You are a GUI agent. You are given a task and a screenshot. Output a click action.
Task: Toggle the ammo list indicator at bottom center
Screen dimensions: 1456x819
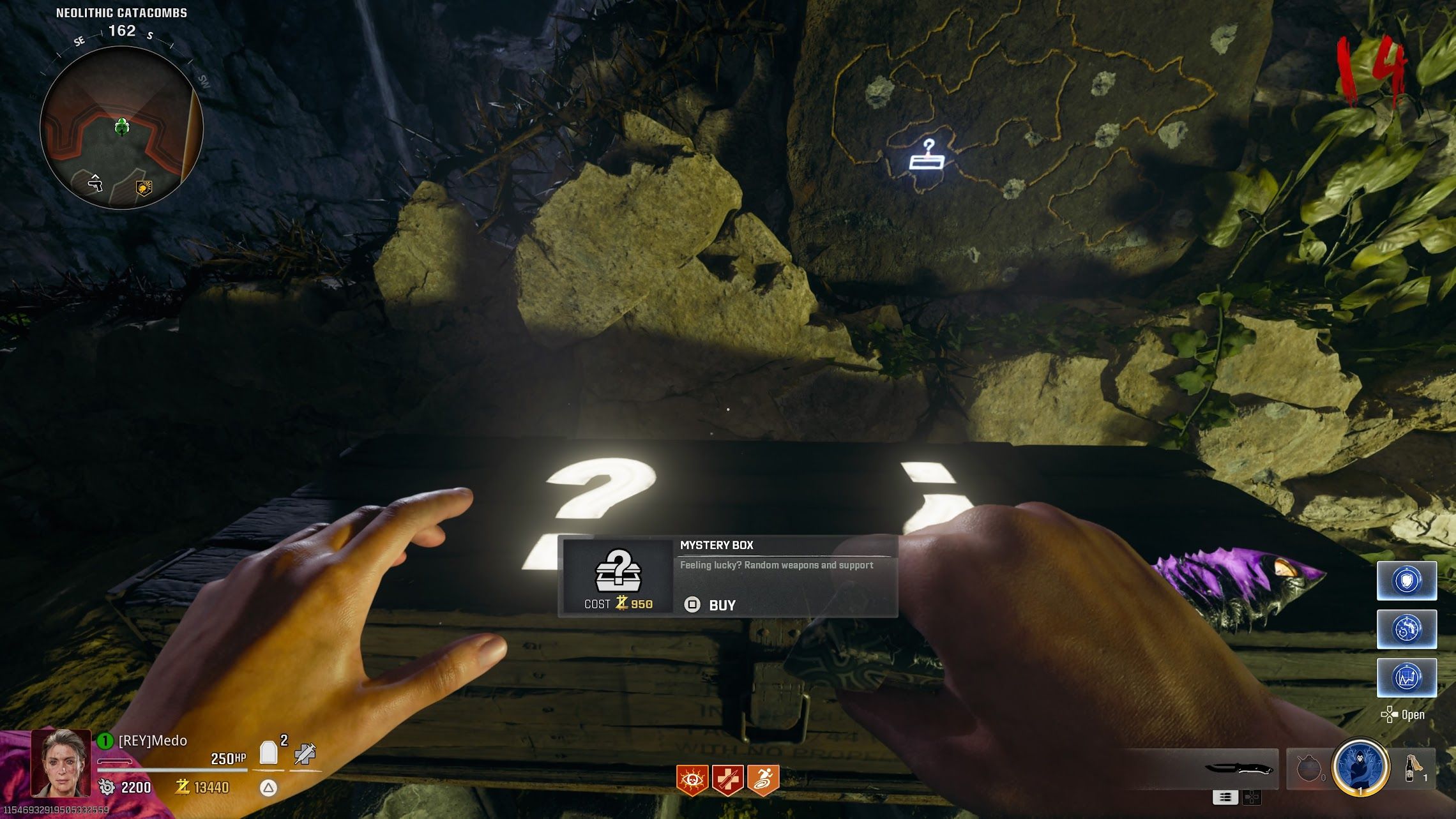point(1225,797)
